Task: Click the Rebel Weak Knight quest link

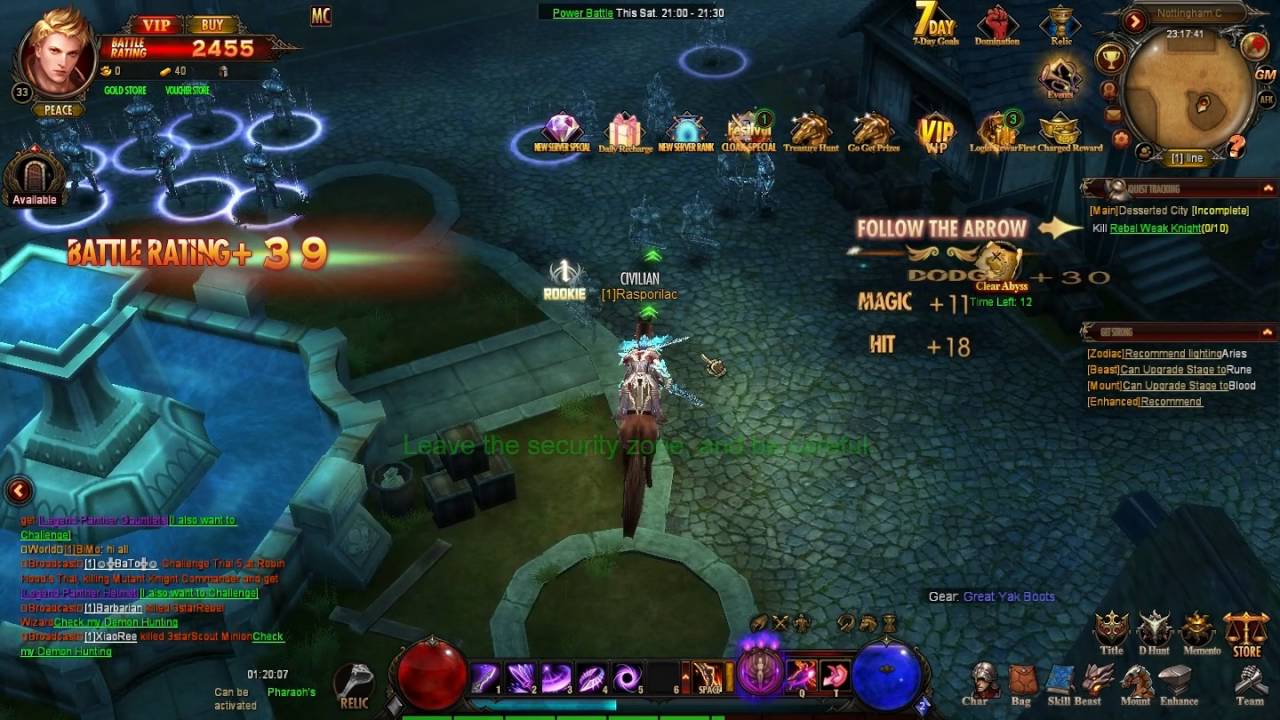Action: point(1154,228)
